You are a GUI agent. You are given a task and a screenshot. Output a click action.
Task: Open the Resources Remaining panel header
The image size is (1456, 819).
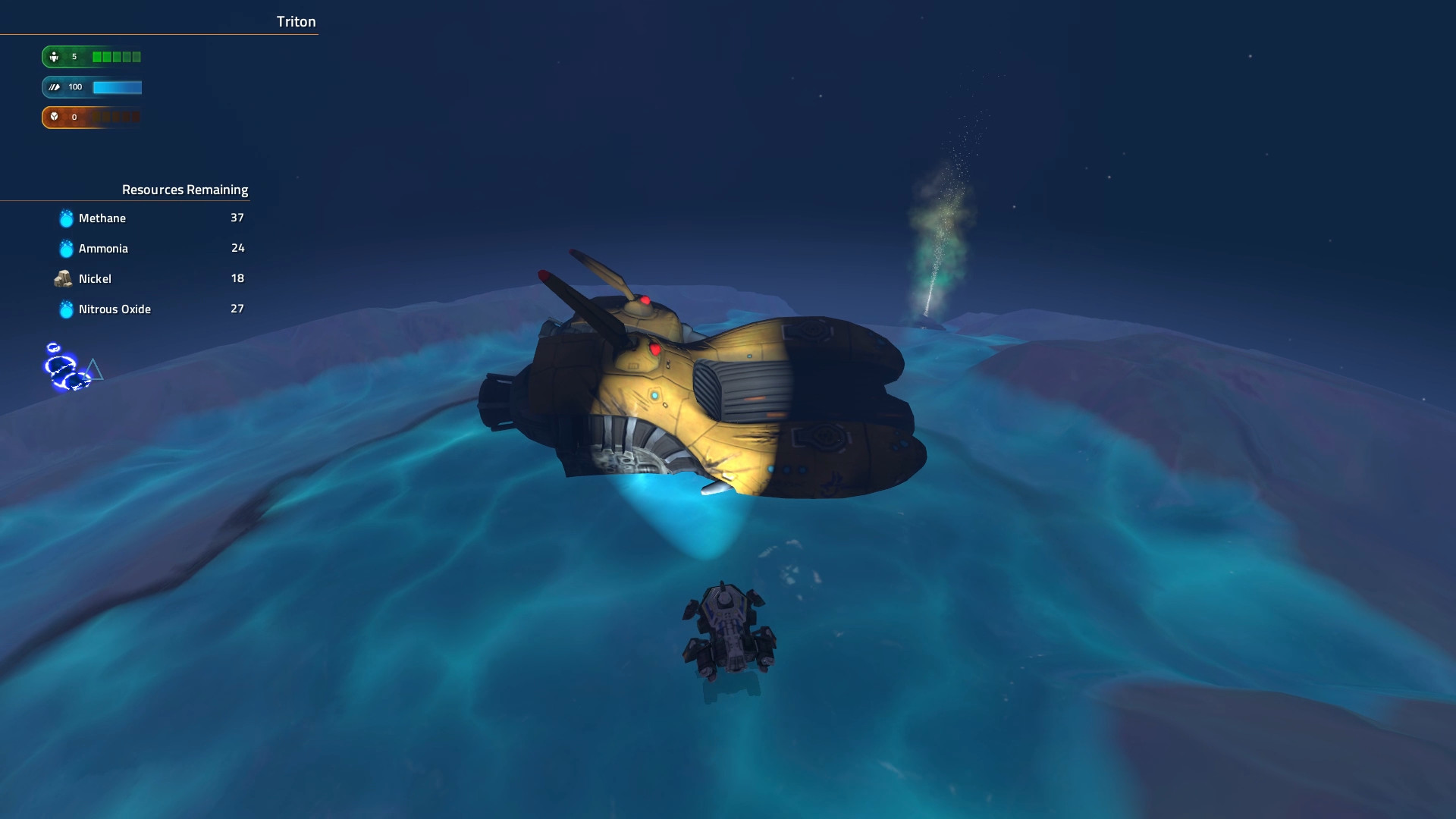coord(186,190)
